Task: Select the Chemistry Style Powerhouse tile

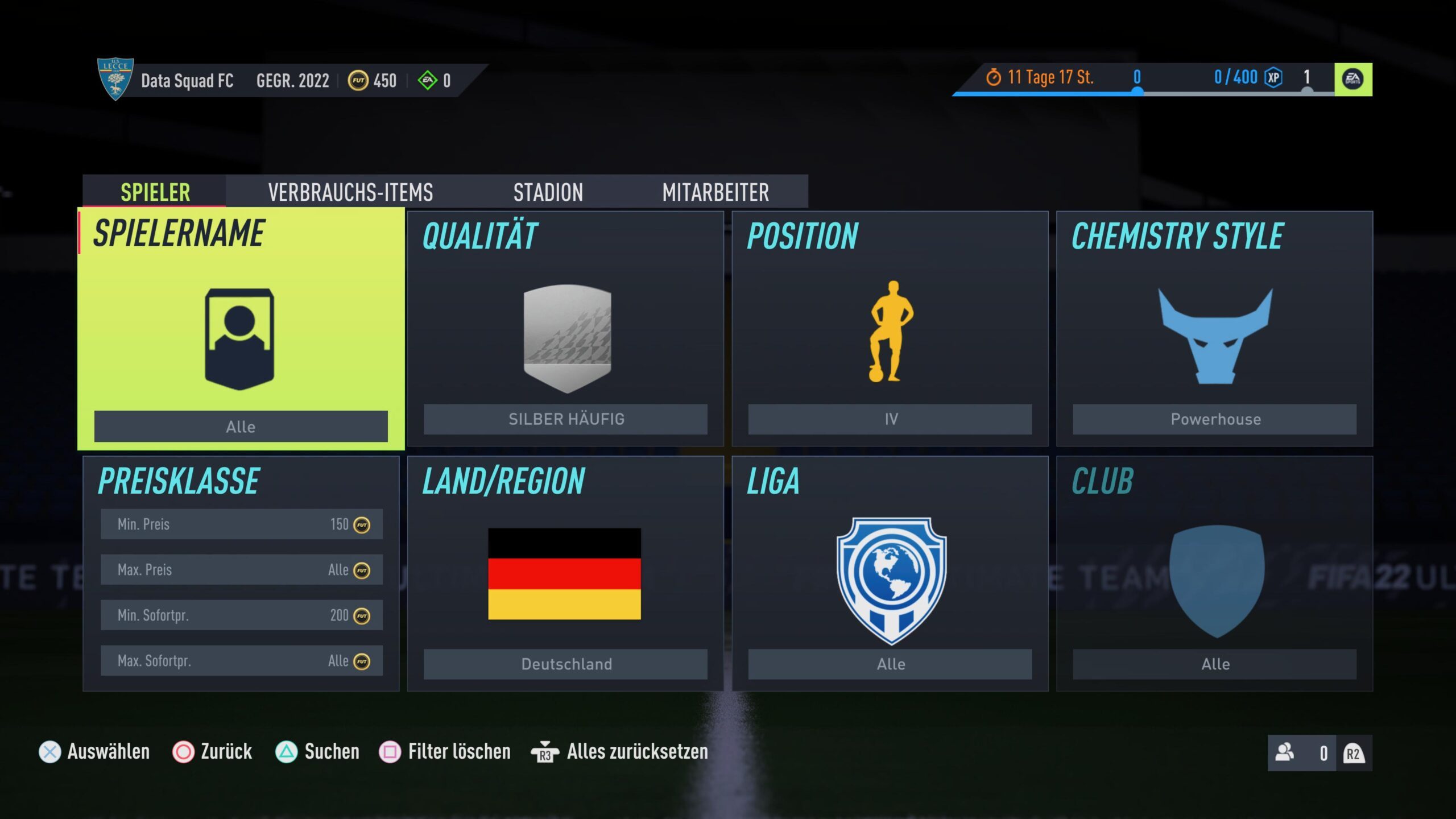Action: click(1214, 329)
